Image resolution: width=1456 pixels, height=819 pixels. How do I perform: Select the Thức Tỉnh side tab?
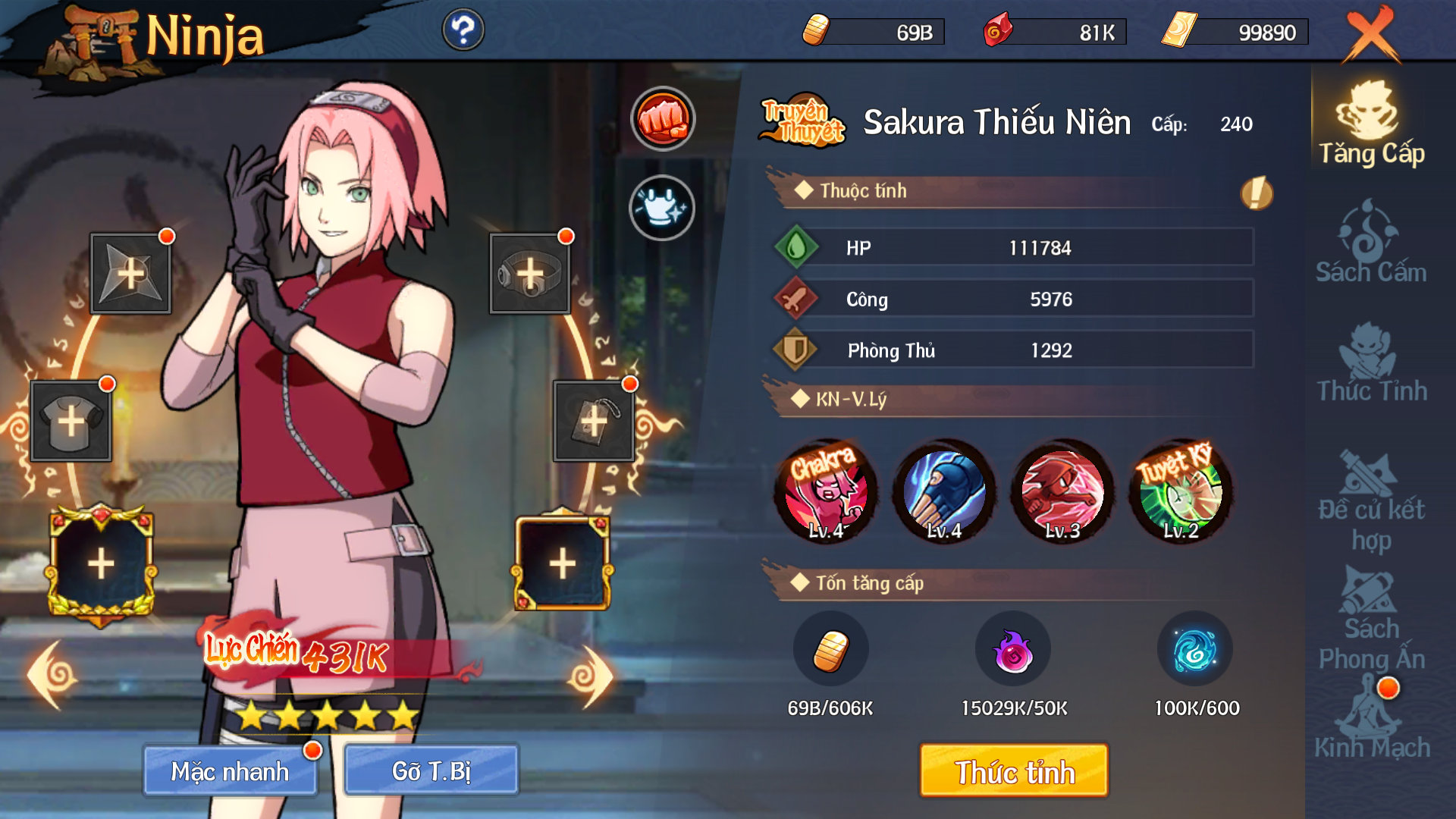1371,362
